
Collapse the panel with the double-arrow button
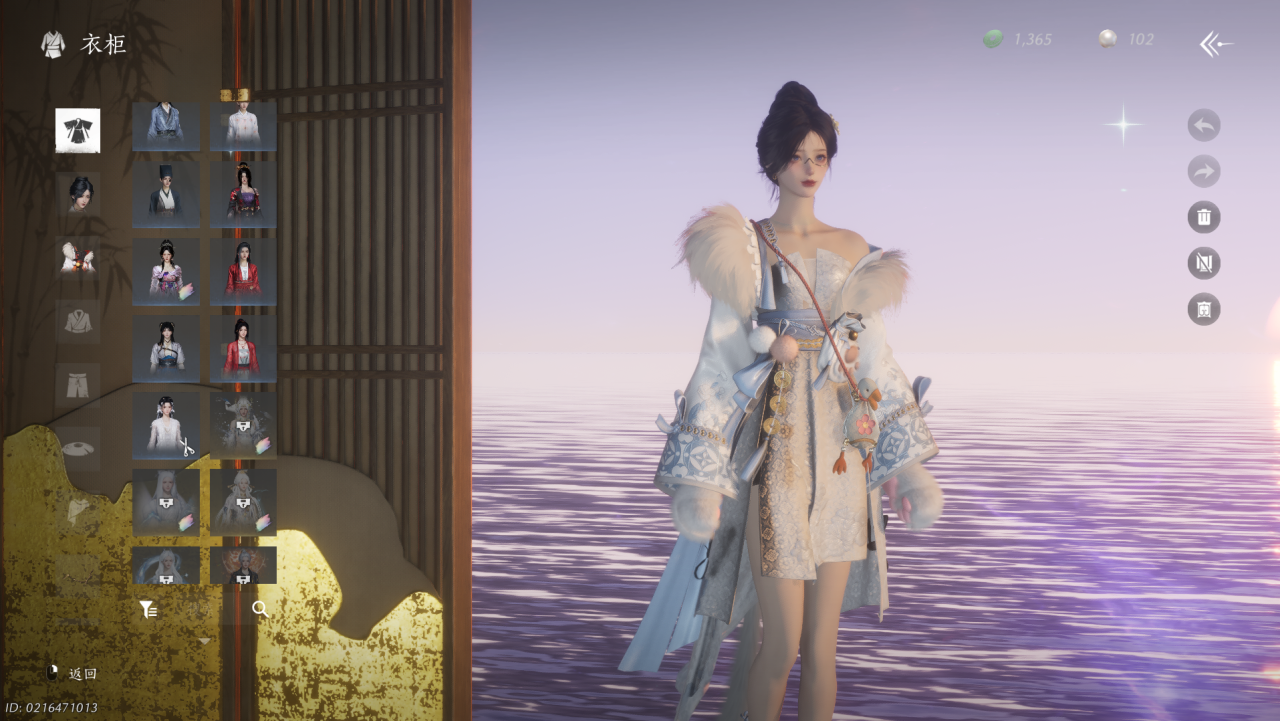1216,43
